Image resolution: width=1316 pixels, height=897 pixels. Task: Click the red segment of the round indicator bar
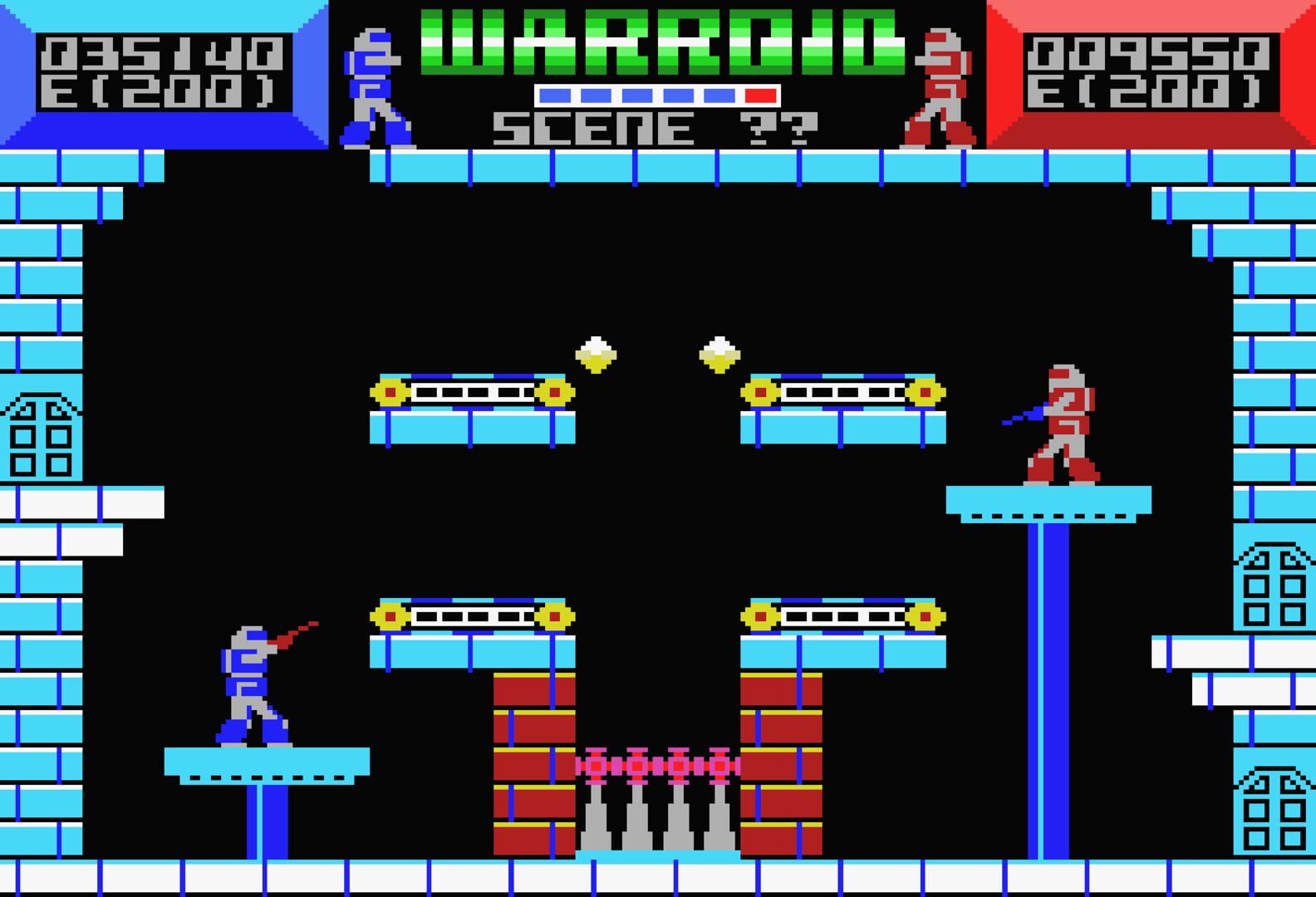[x=759, y=96]
